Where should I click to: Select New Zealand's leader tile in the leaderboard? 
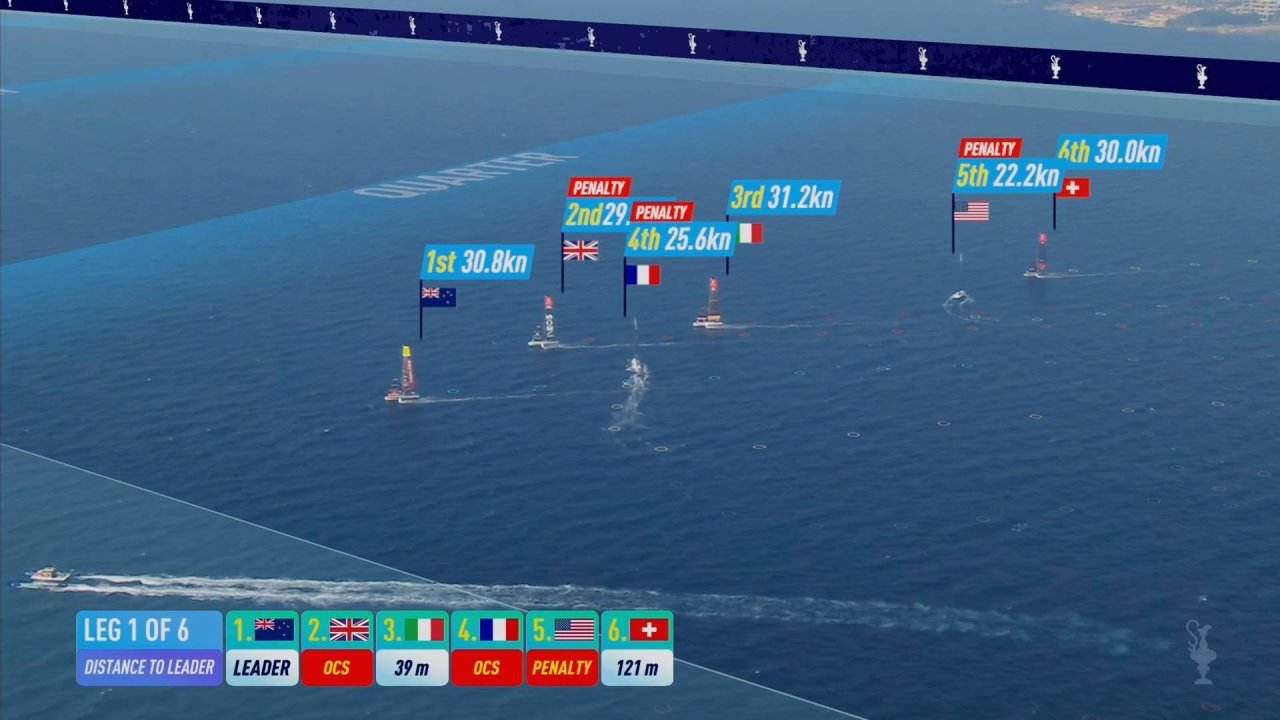262,648
